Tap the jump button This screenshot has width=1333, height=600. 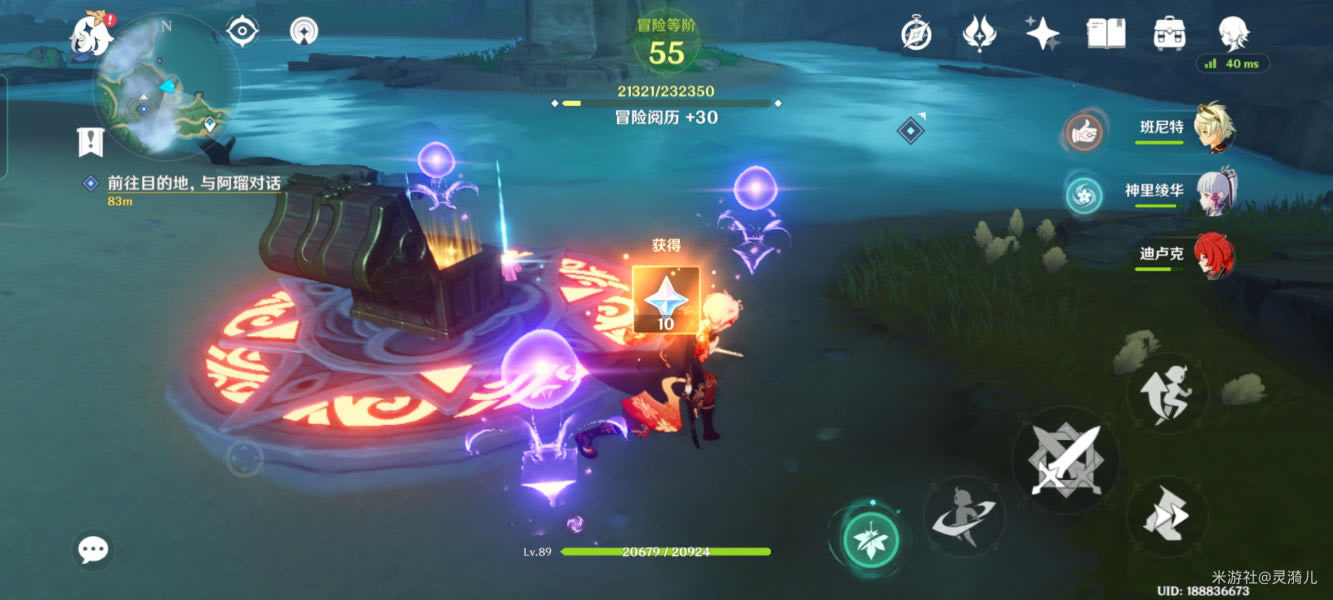[x=1167, y=393]
